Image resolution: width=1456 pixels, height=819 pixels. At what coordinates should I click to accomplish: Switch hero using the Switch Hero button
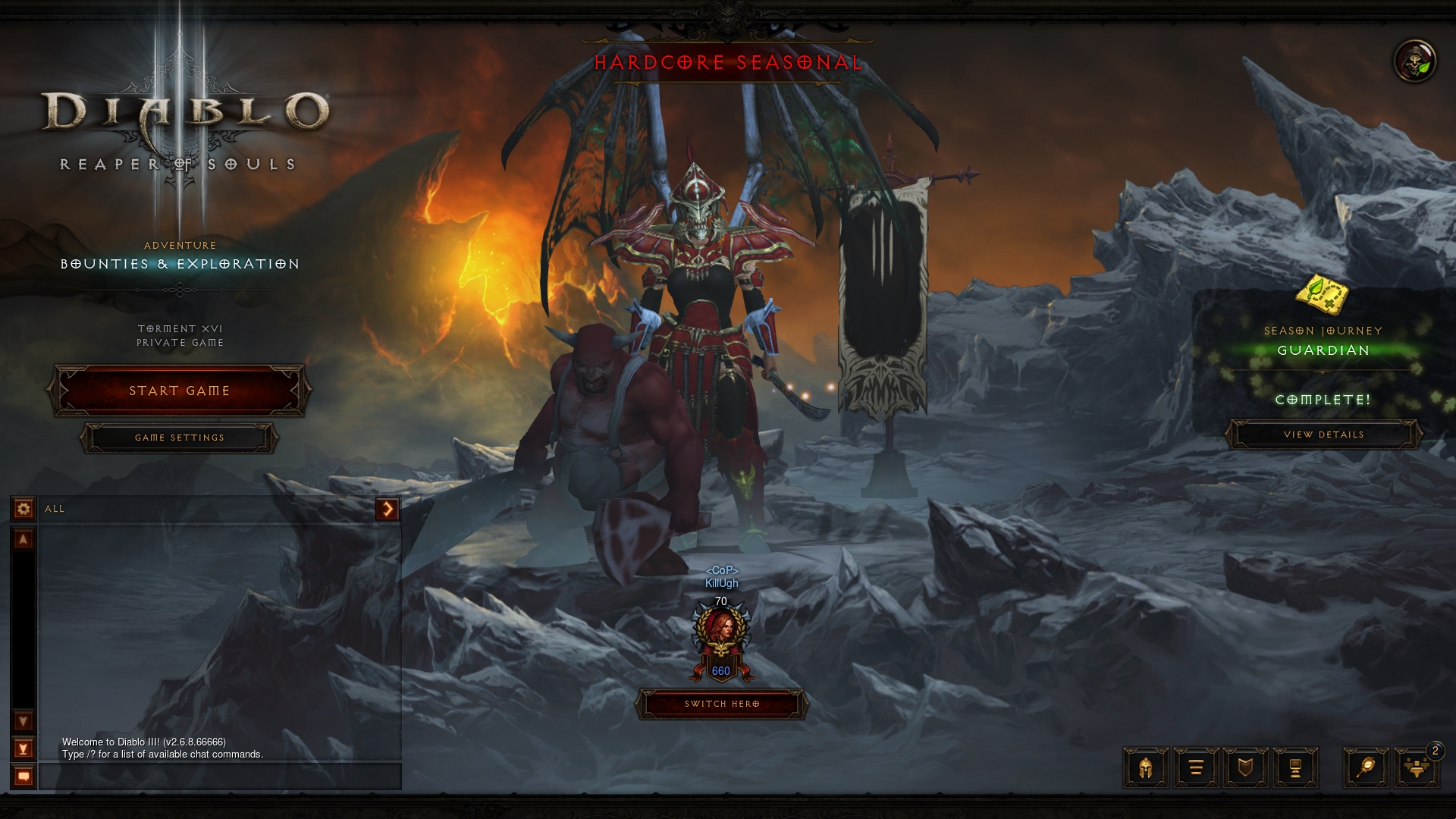722,704
